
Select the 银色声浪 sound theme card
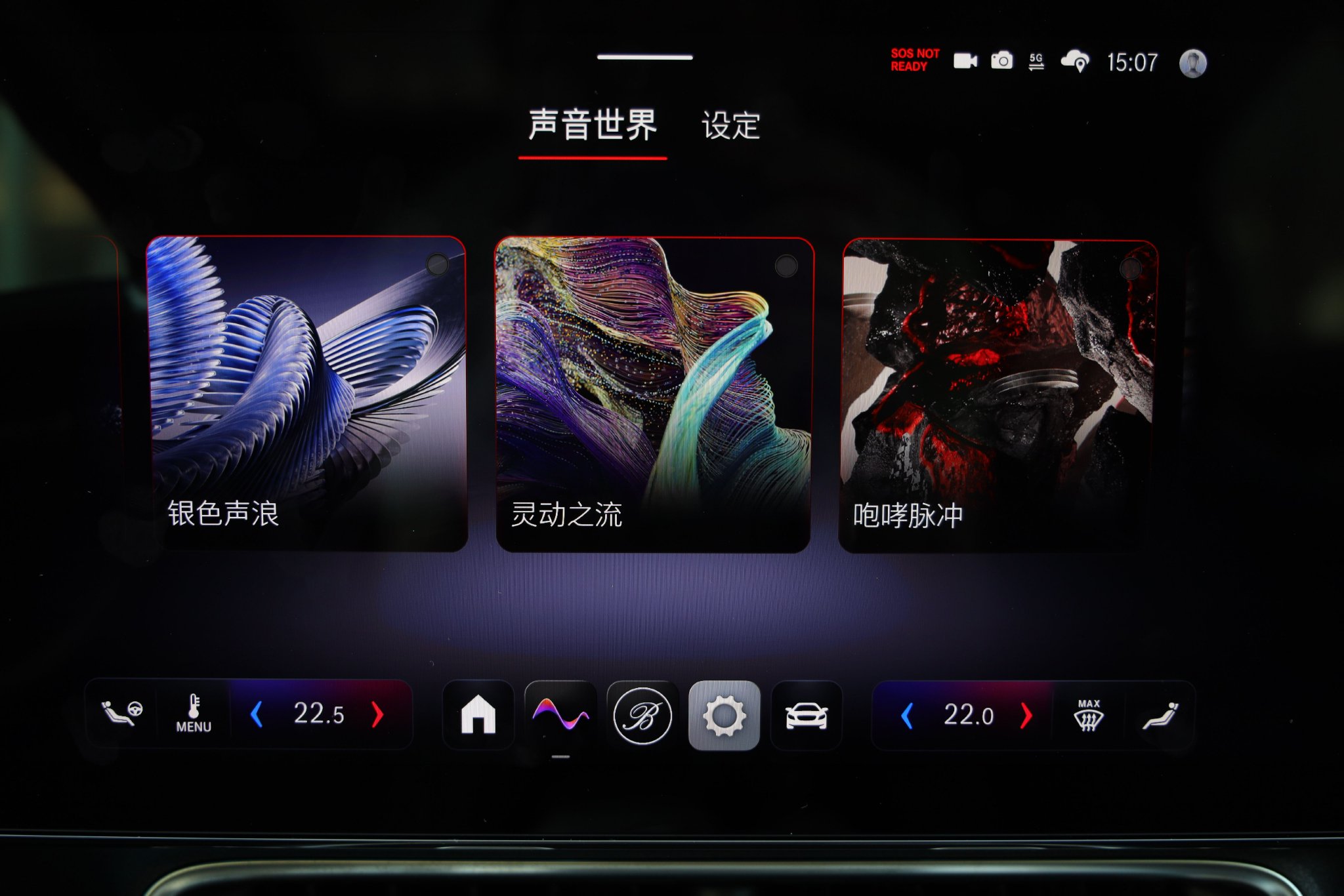(x=306, y=393)
